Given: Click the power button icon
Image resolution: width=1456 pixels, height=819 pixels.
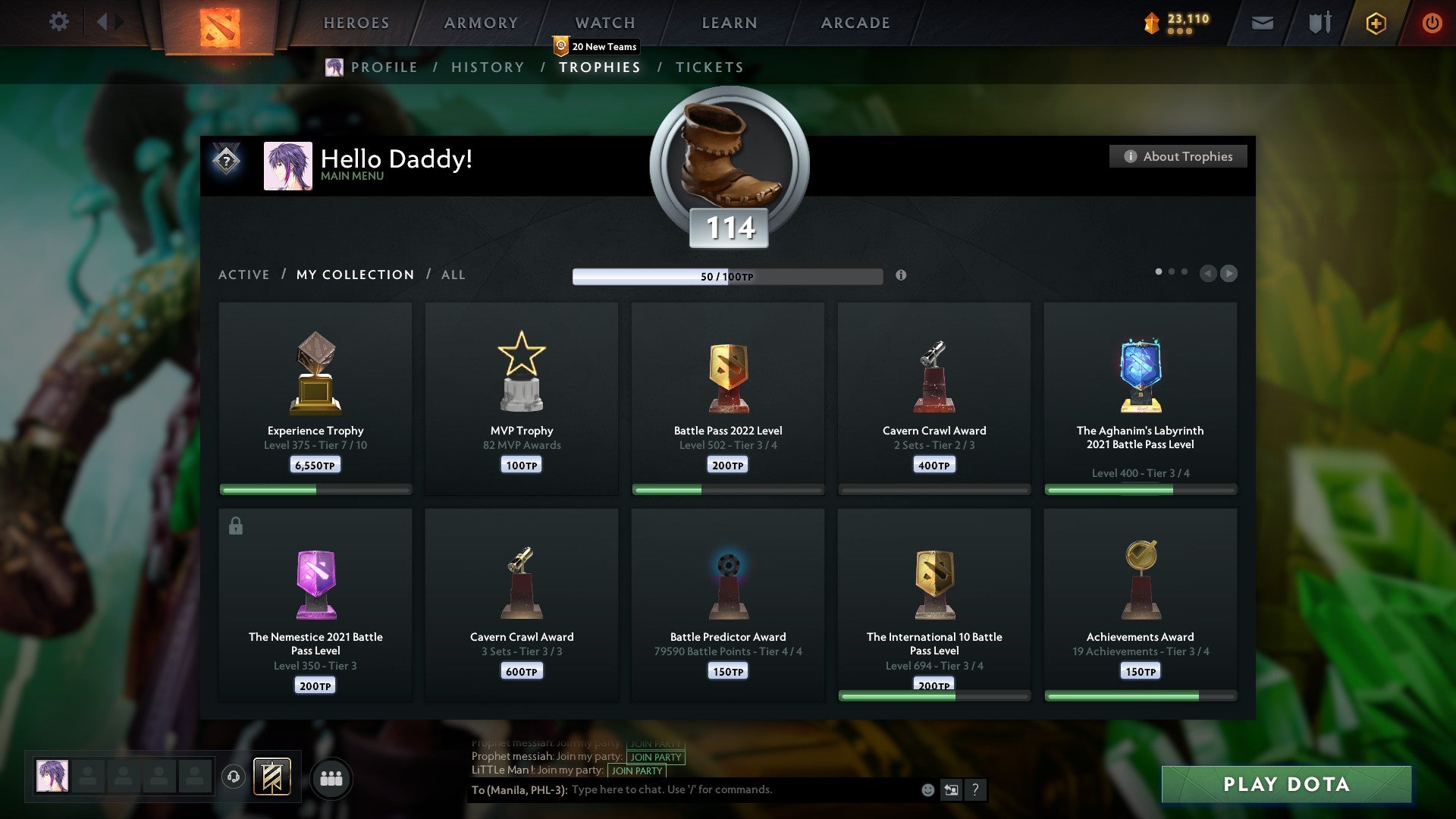Looking at the screenshot, I should click(1432, 23).
